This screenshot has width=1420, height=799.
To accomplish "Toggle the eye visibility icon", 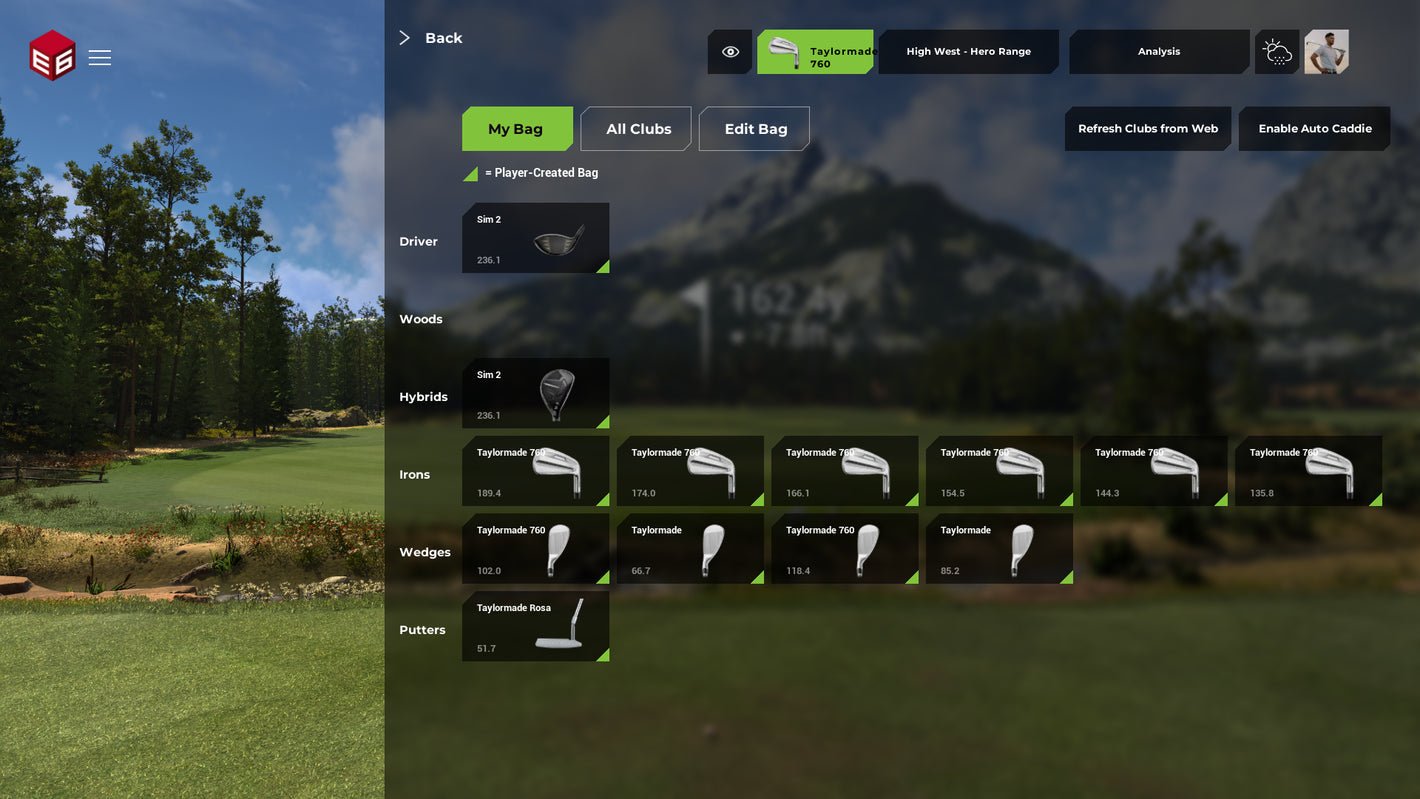I will (x=730, y=51).
